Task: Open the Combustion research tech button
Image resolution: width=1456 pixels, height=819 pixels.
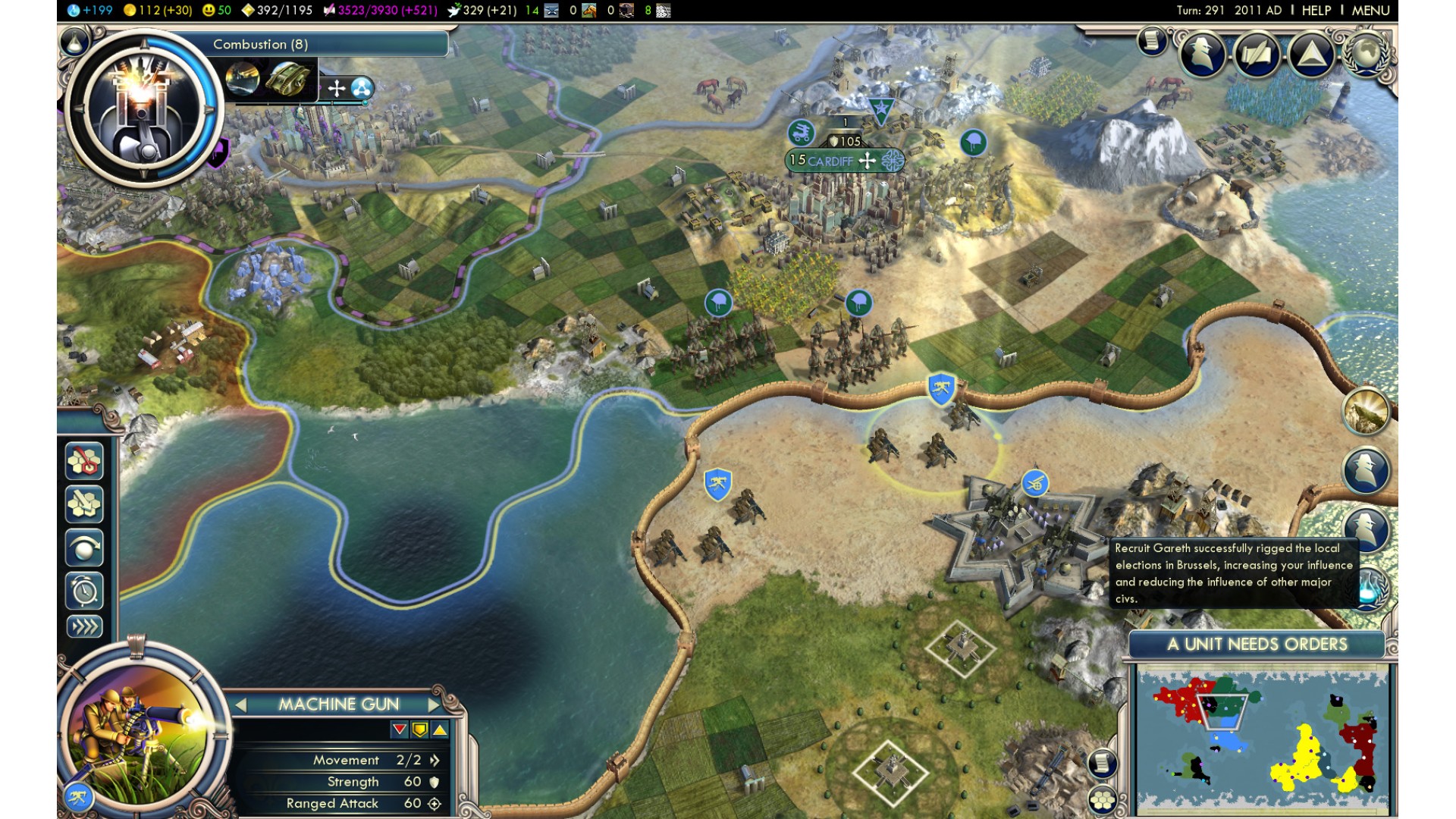Action: (x=143, y=106)
